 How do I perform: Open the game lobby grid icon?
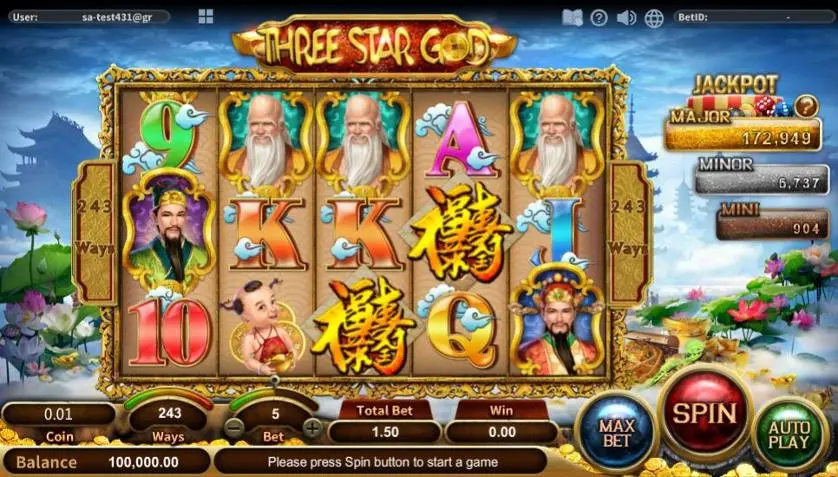(x=206, y=17)
